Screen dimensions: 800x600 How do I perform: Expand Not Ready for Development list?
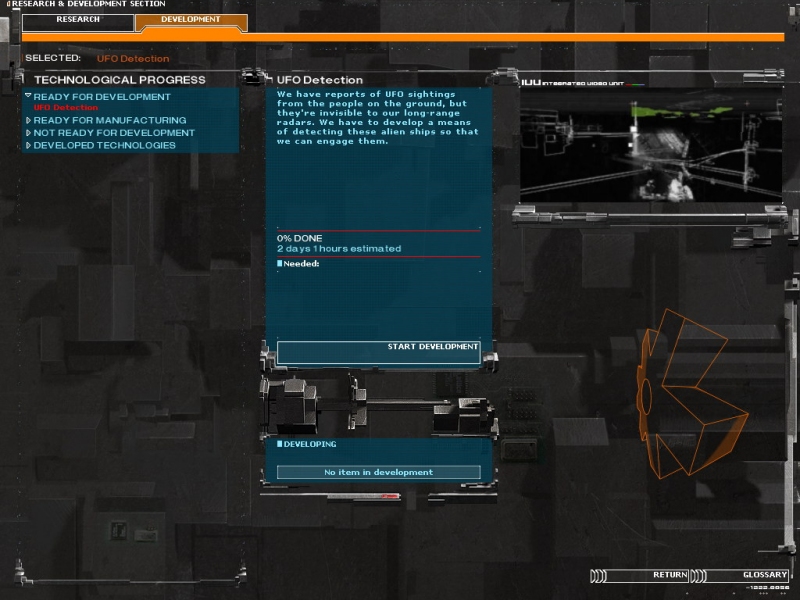tap(113, 133)
